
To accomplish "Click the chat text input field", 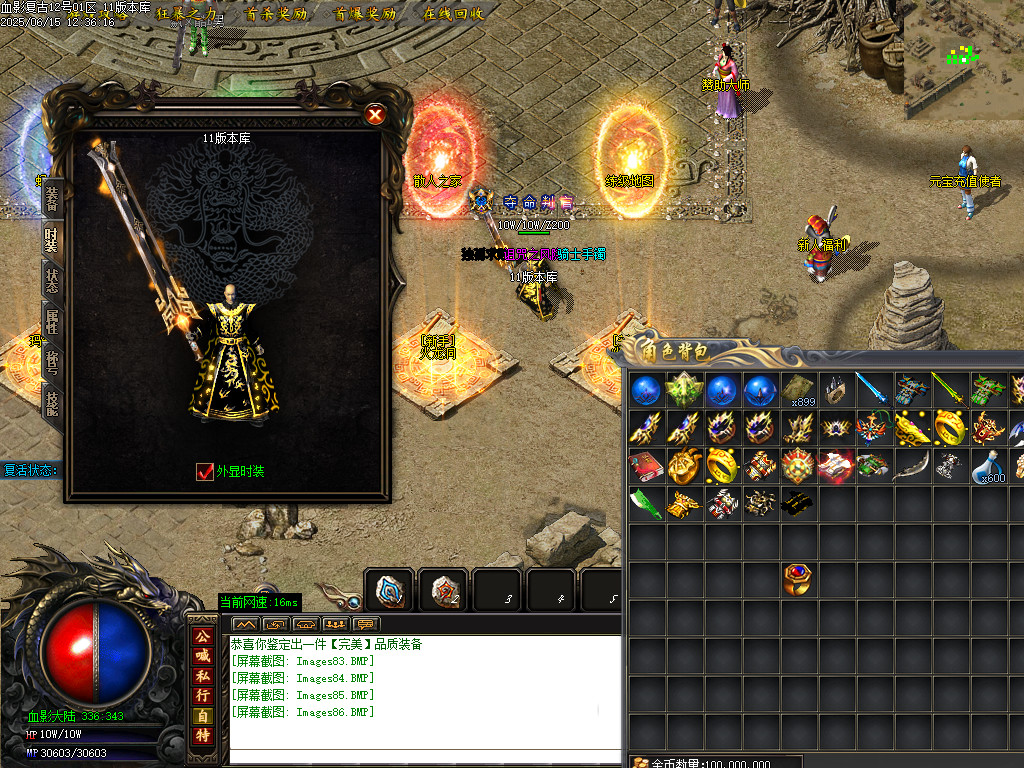I will 410,756.
